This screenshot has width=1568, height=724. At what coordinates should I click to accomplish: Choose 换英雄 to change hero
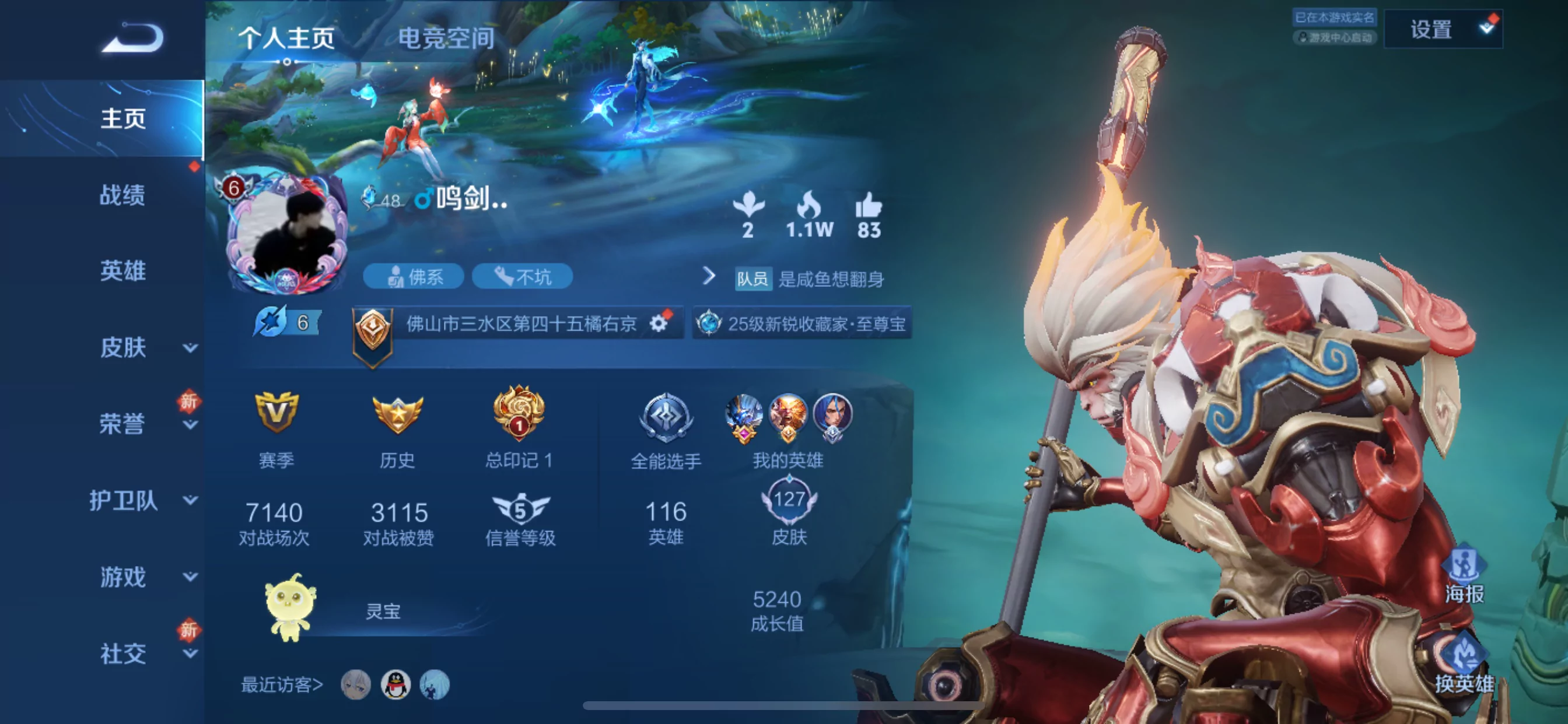1464,663
